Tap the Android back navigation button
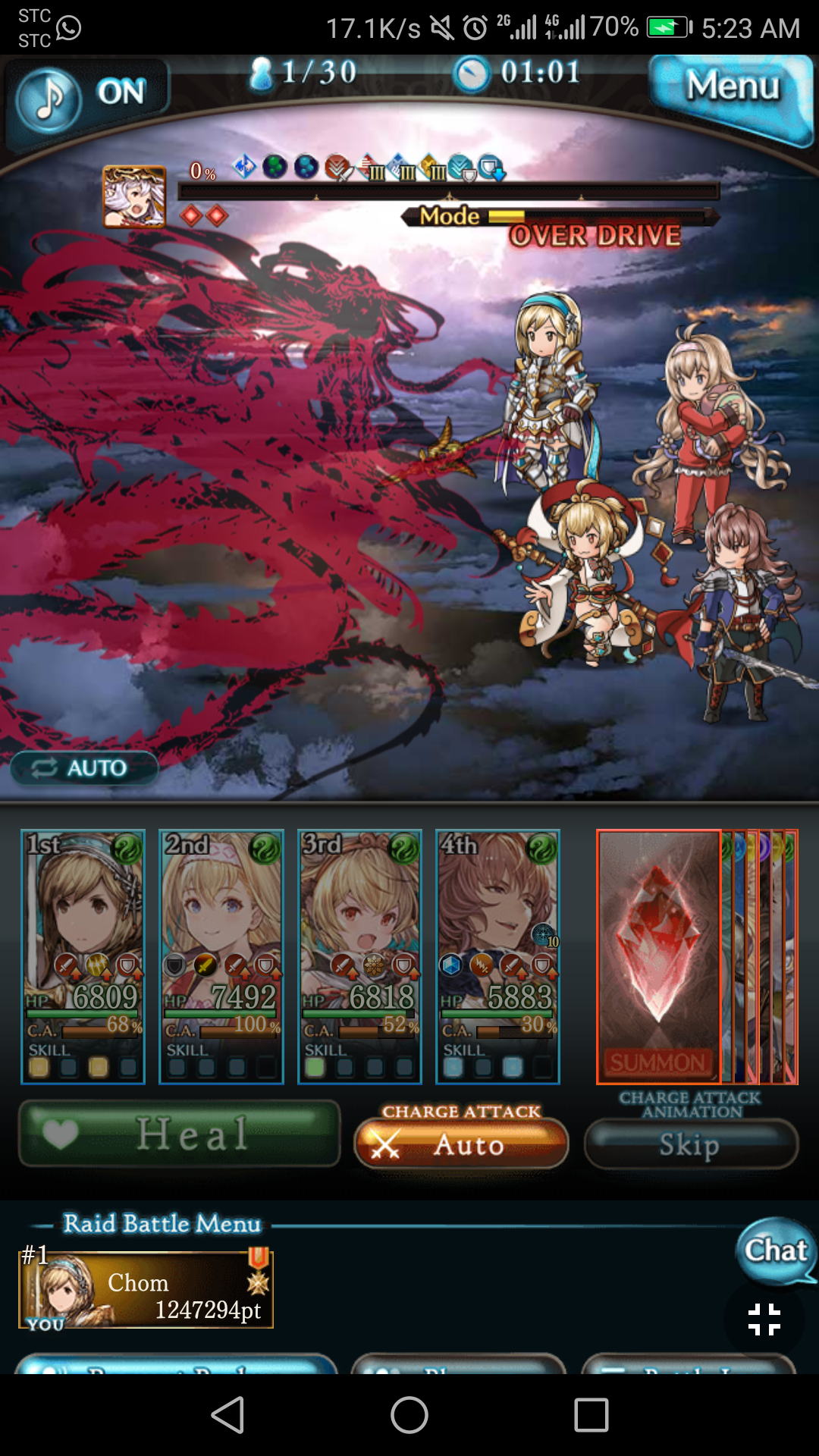The width and height of the screenshot is (819, 1456). coord(227,1415)
